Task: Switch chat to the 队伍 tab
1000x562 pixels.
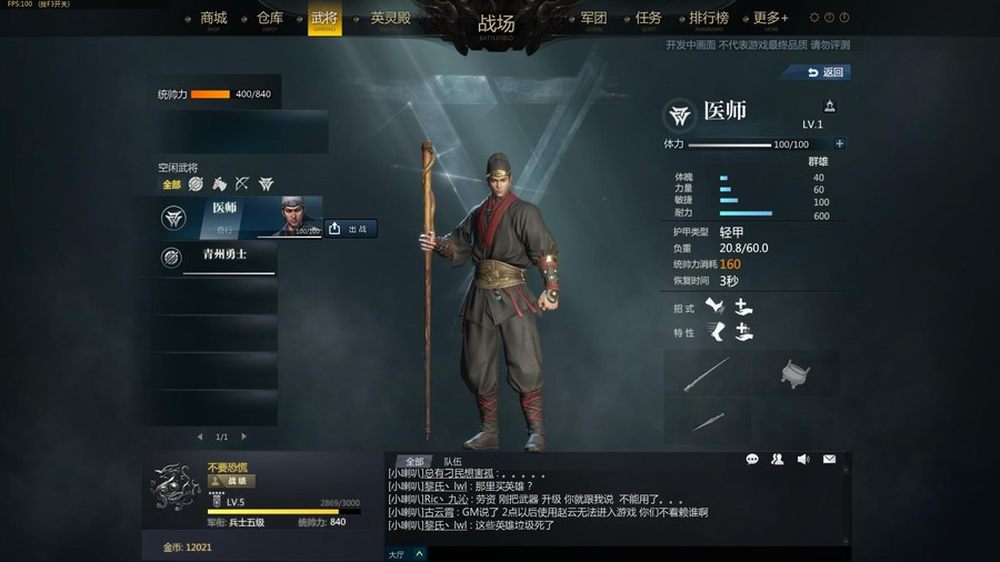Action: pyautogui.click(x=453, y=461)
